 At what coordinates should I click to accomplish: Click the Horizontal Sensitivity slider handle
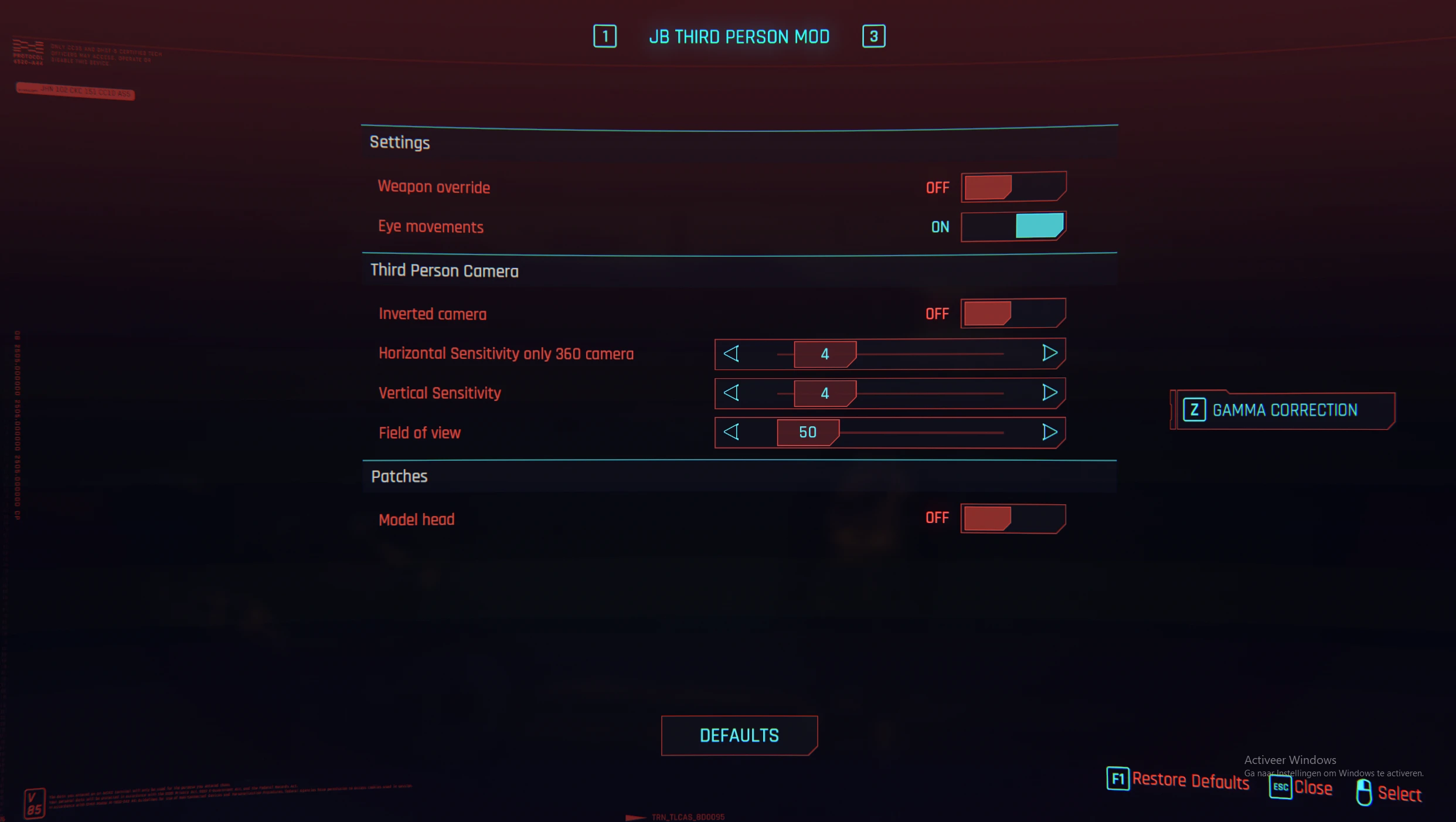coord(824,354)
